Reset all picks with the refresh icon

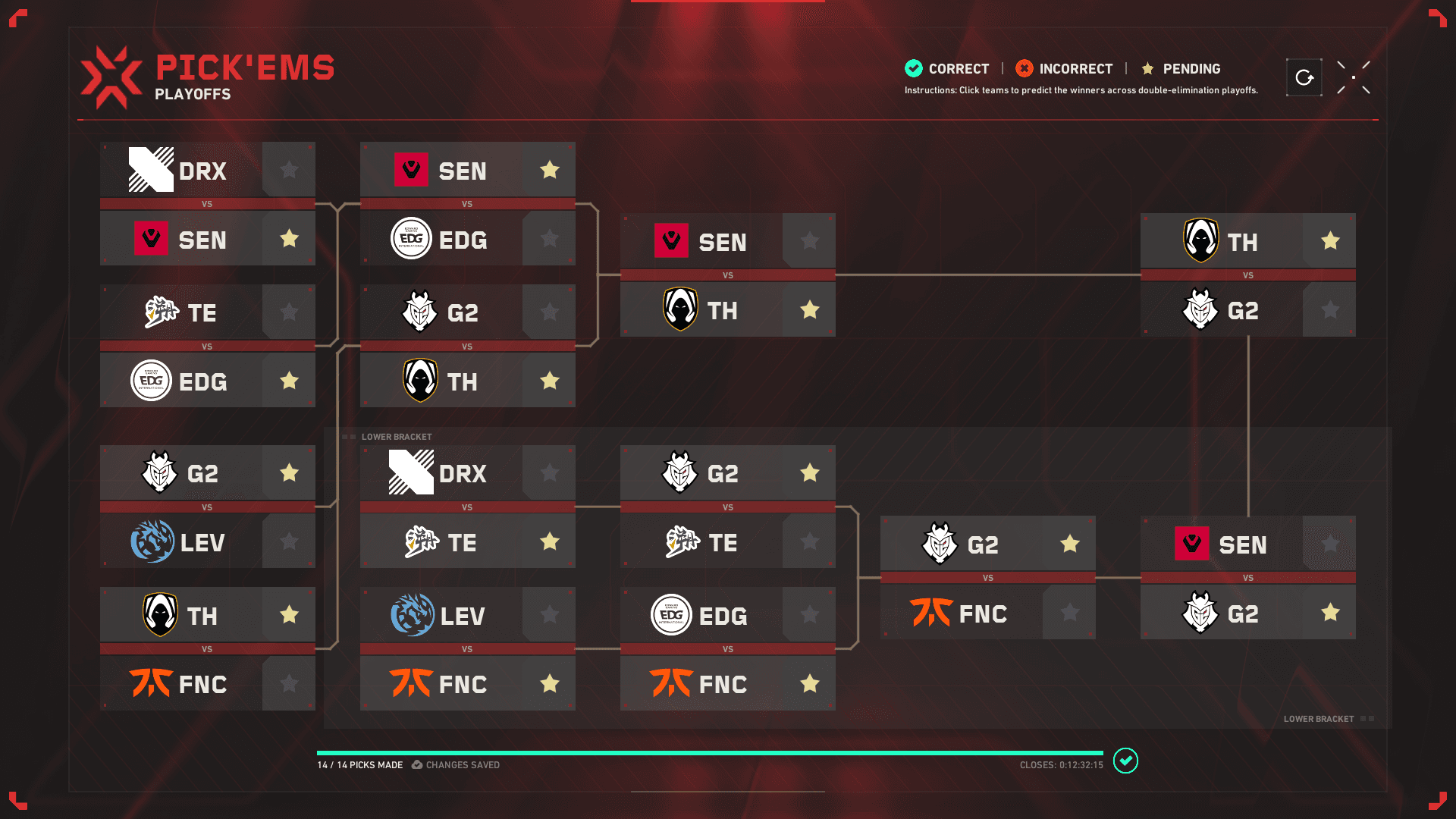(1304, 77)
